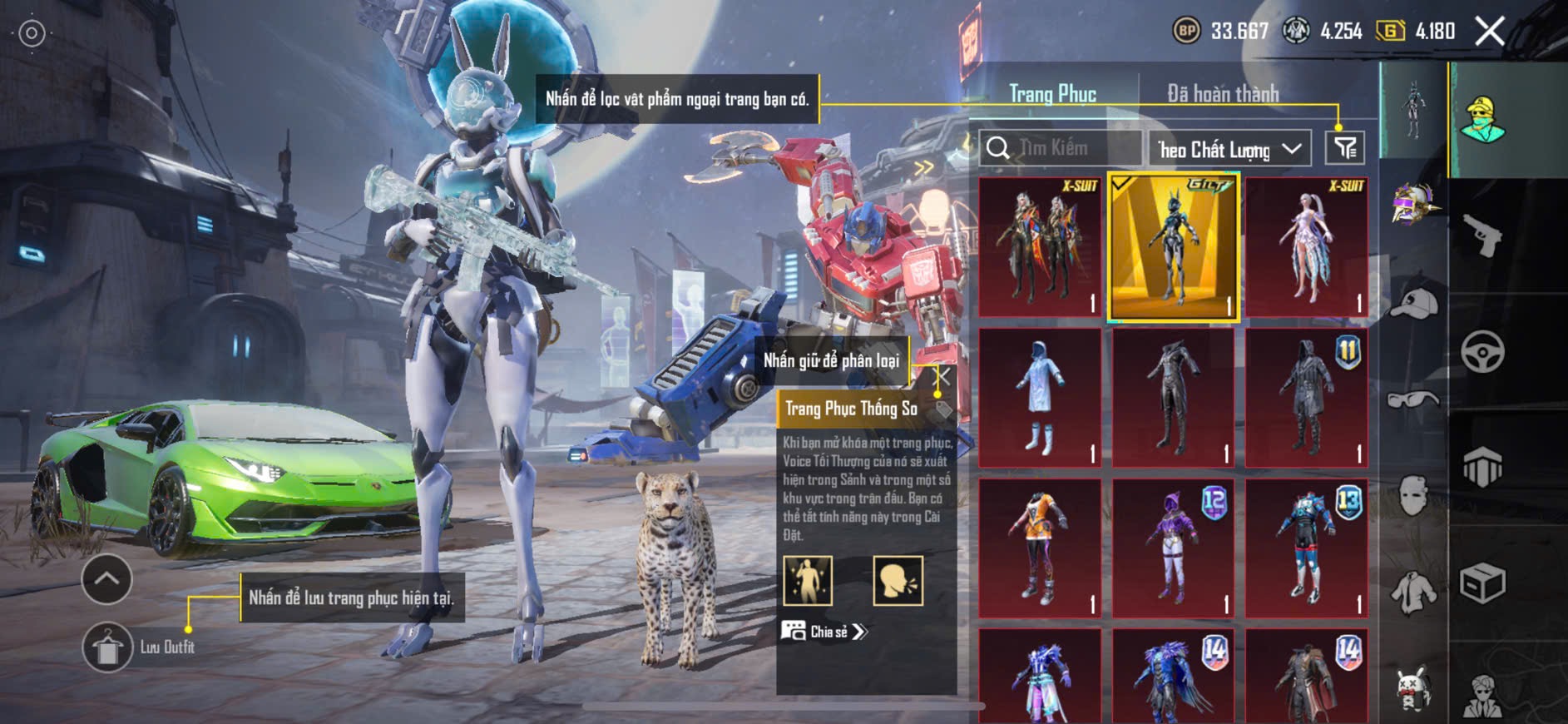Screen dimensions: 1568x724
Task: Select the light blue raincoat outfit
Action: [1040, 398]
